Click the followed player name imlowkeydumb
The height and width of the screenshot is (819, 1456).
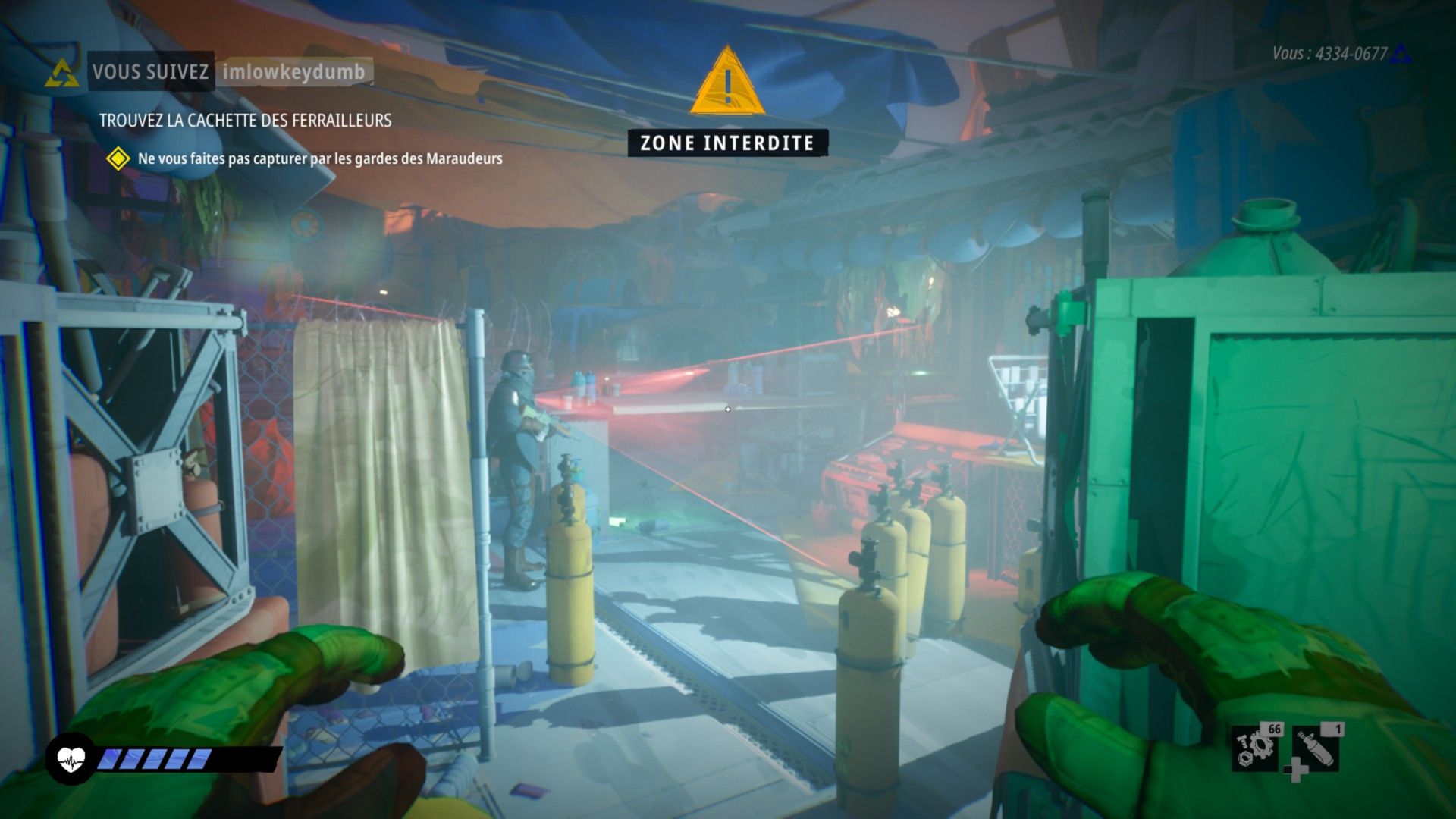click(293, 72)
